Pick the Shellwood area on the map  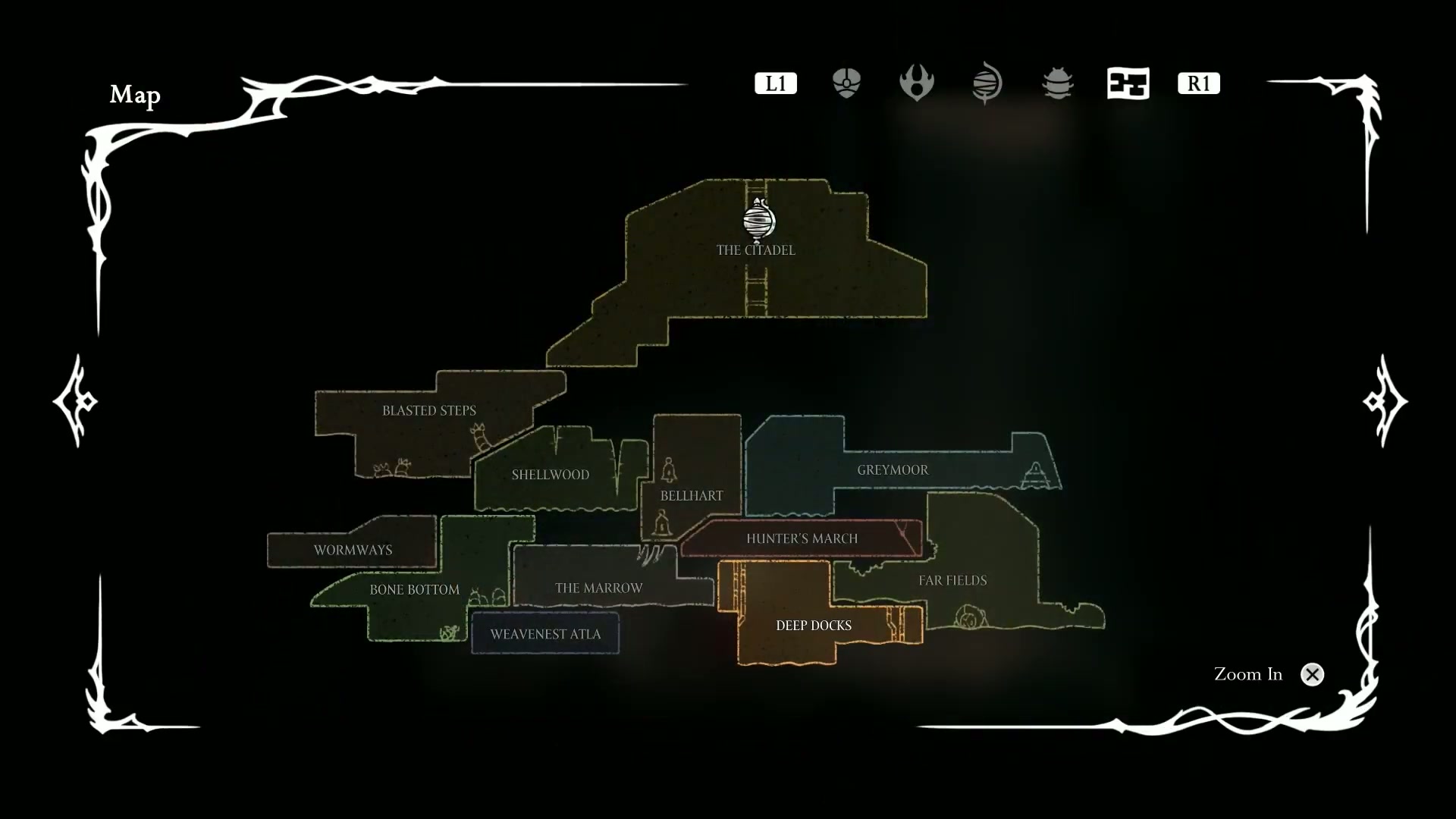[550, 475]
